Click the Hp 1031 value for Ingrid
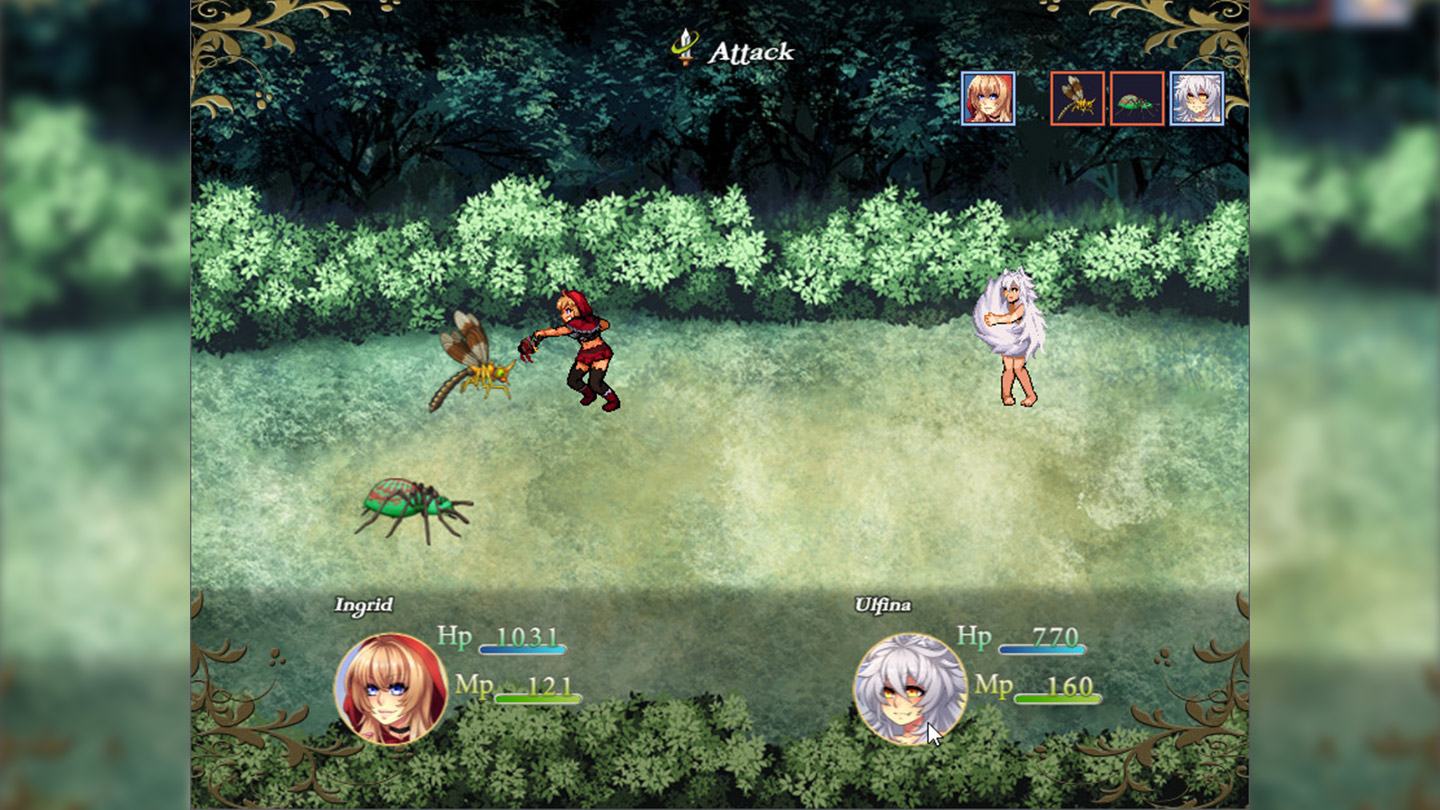The image size is (1440, 810). coord(528,635)
